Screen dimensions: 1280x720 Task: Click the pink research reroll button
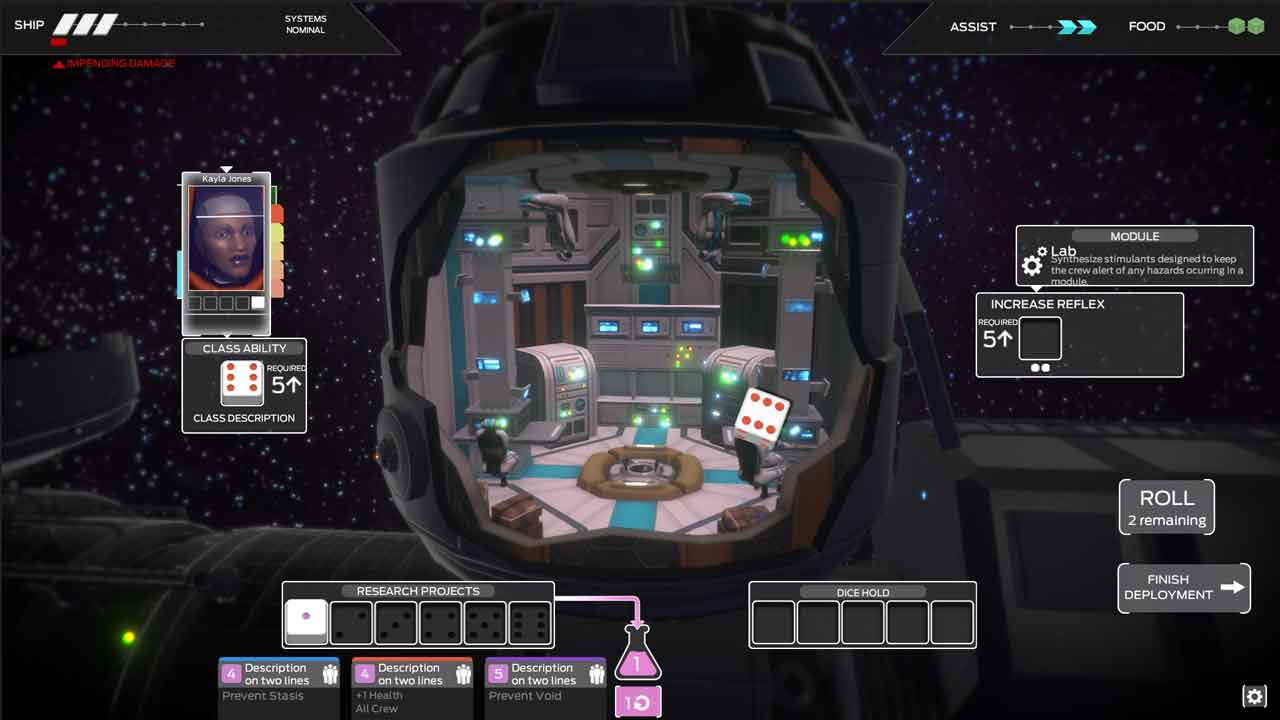(637, 702)
